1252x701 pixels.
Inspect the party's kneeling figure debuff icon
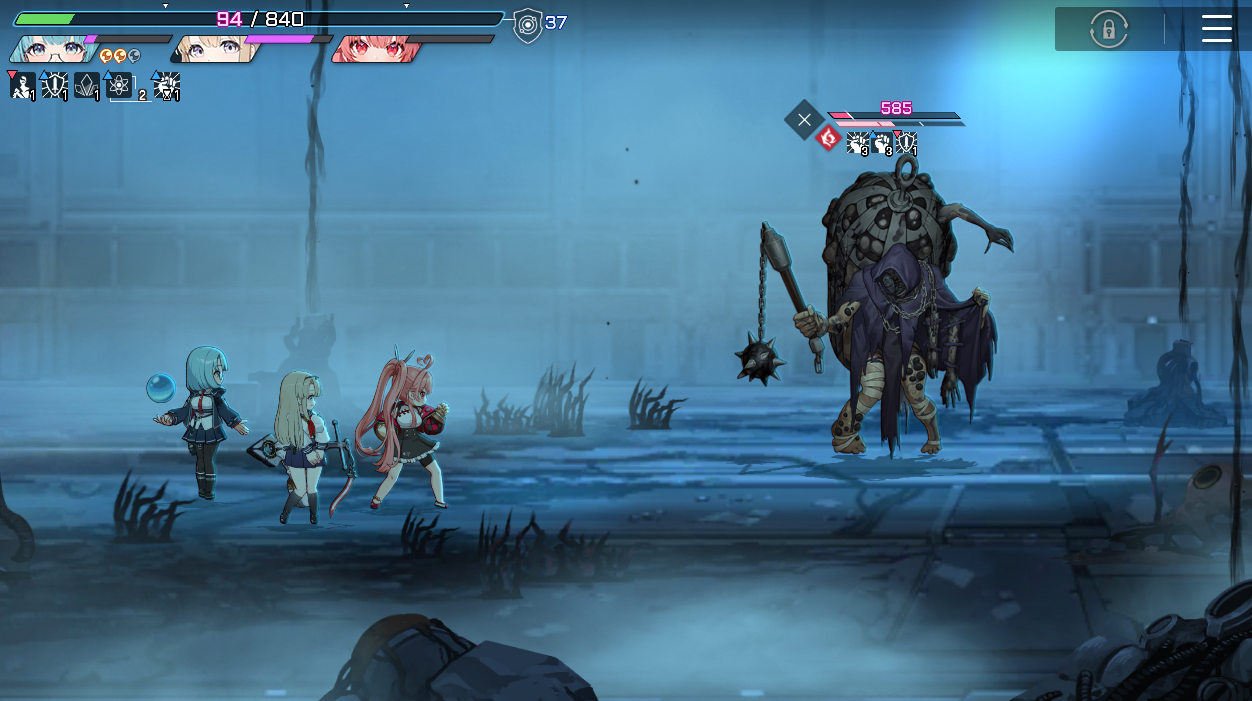tap(22, 86)
